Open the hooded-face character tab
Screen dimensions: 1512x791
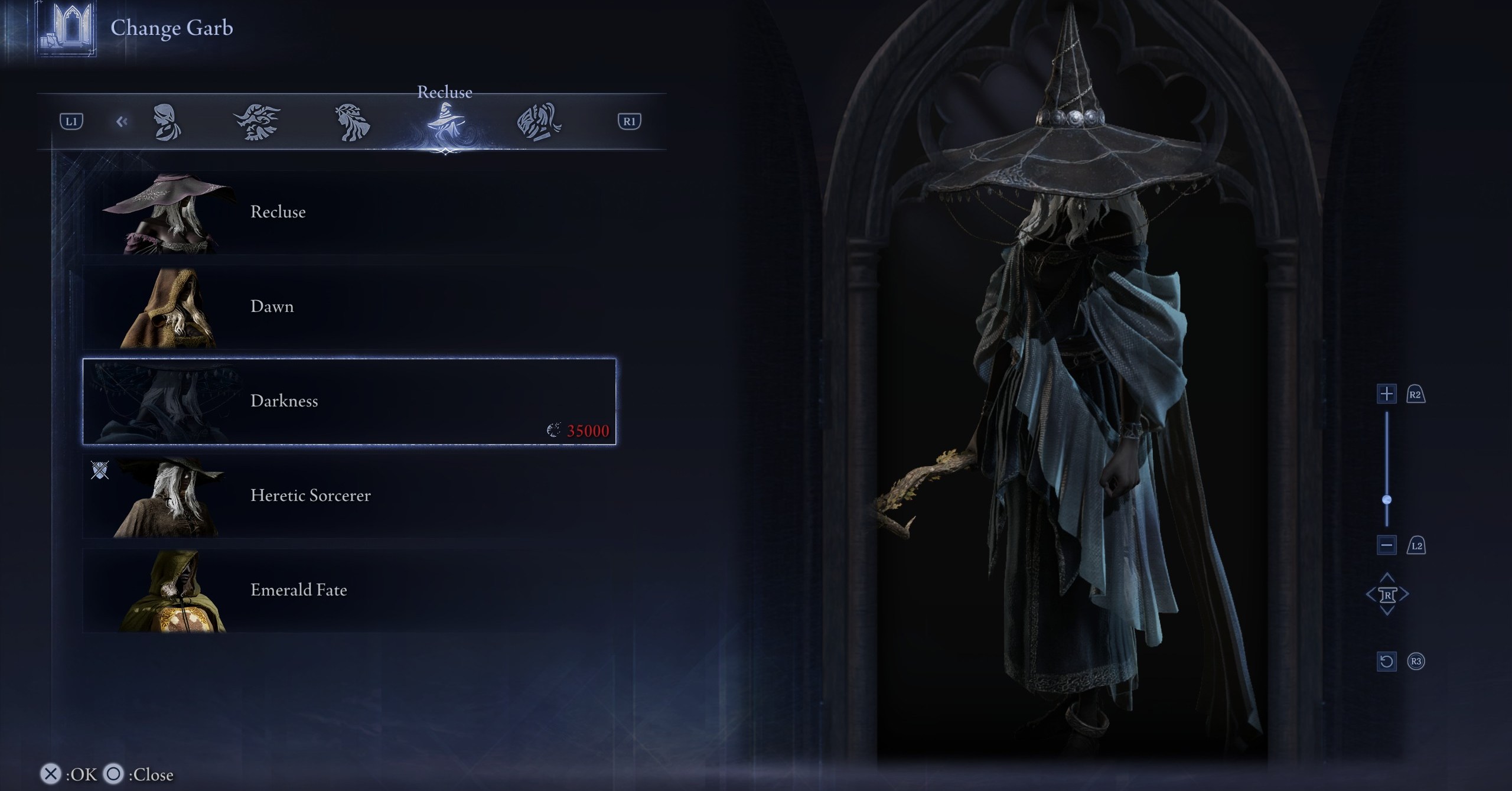pyautogui.click(x=167, y=122)
